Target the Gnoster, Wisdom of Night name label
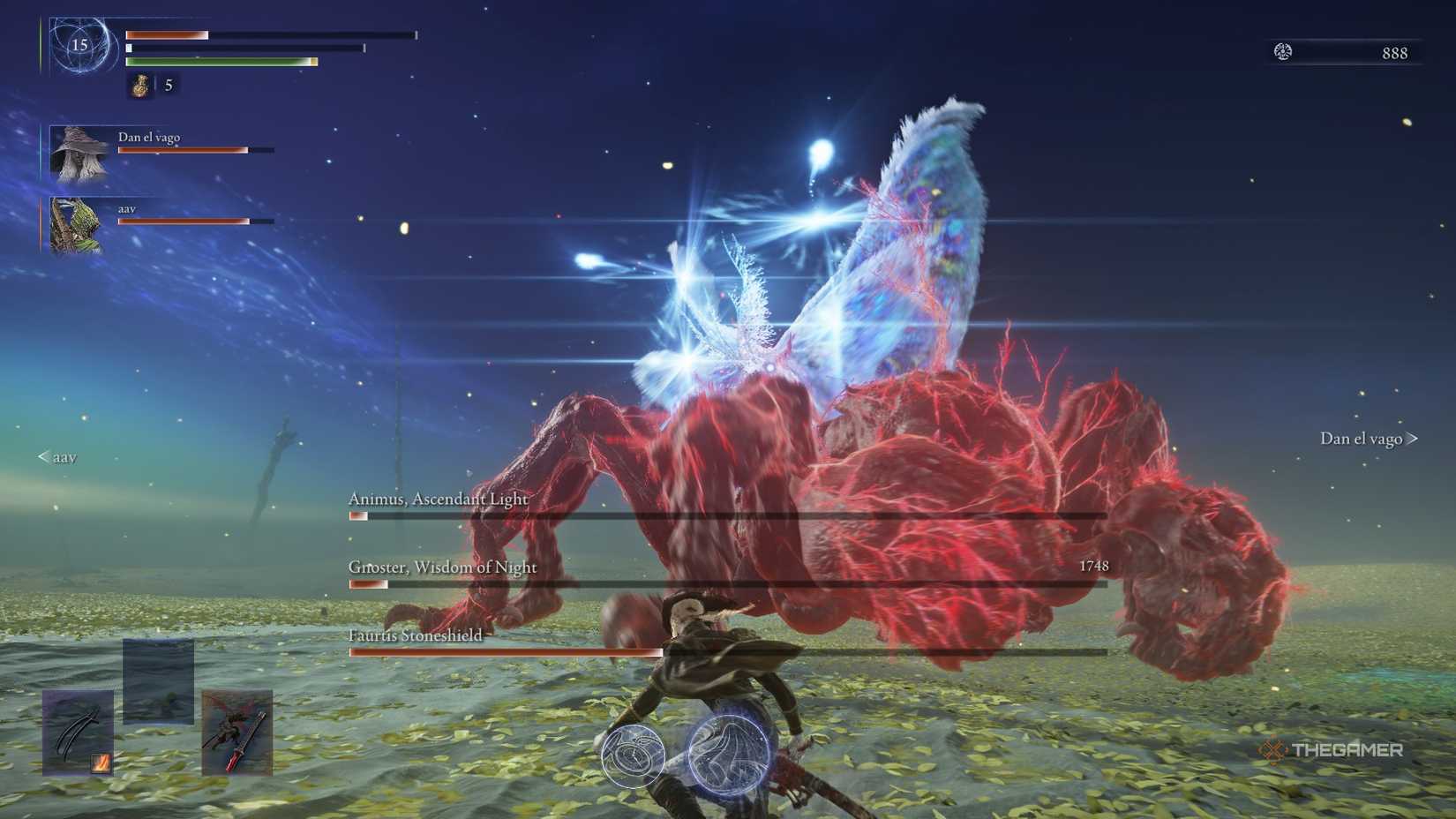 pyautogui.click(x=442, y=567)
